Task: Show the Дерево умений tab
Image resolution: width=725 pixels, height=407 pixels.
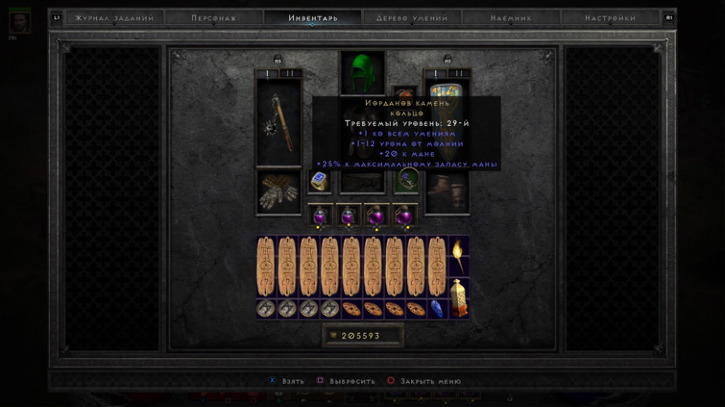Action: tap(412, 18)
